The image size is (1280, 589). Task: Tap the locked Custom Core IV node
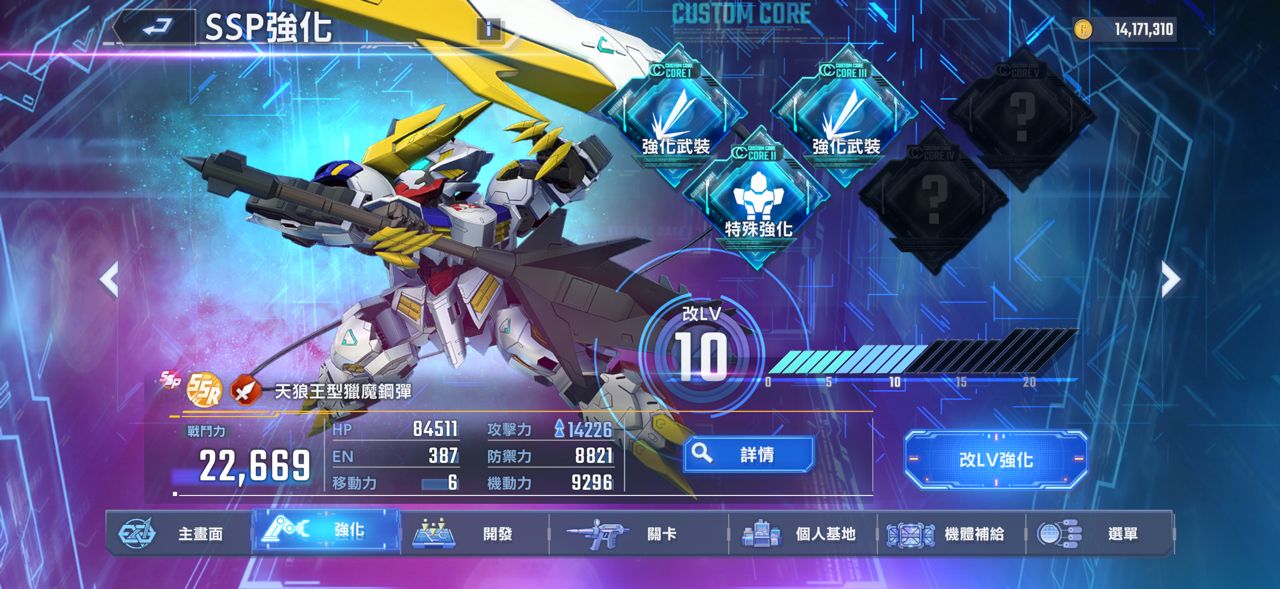[932, 198]
